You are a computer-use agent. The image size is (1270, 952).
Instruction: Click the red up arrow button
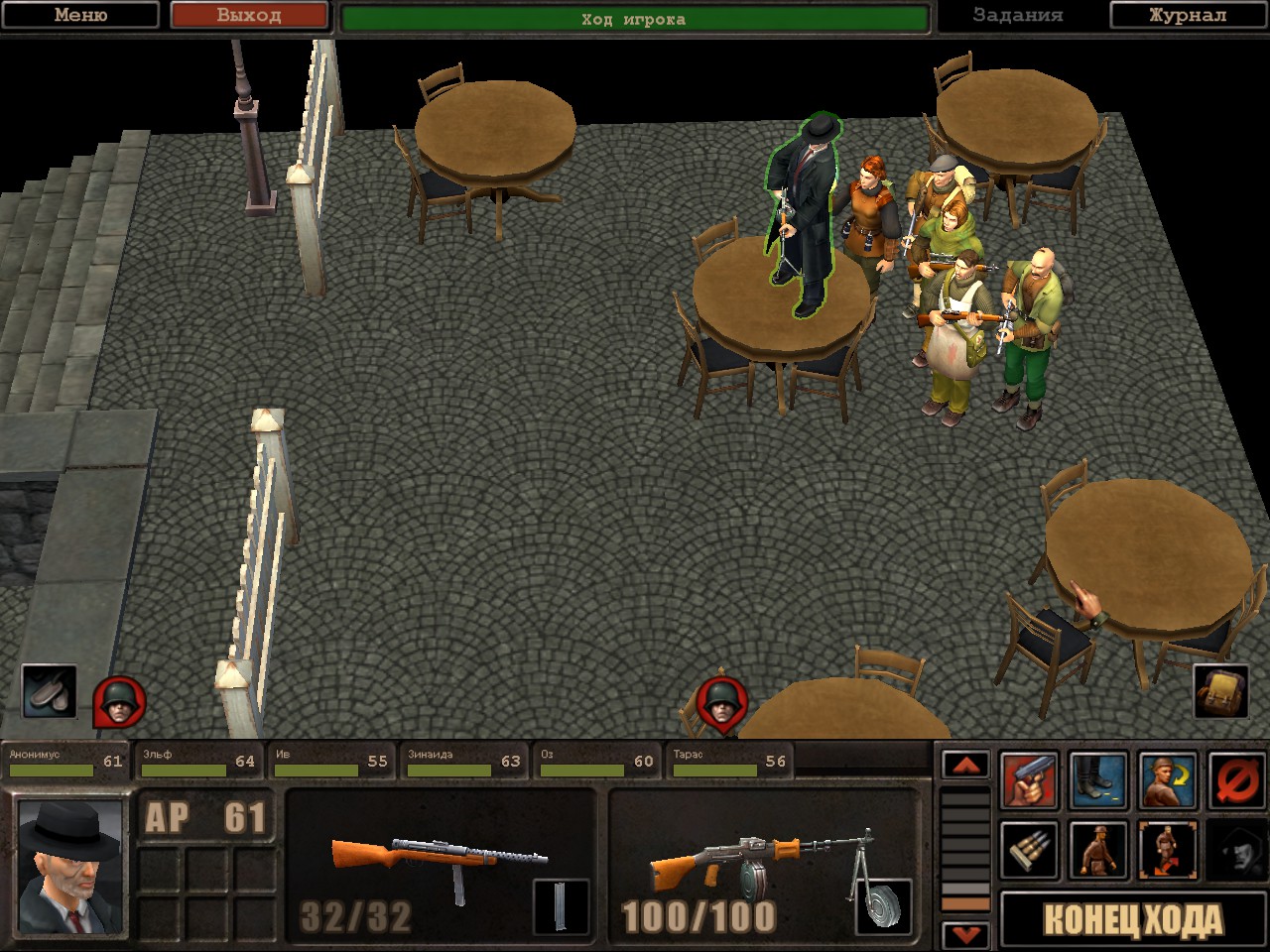[965, 765]
